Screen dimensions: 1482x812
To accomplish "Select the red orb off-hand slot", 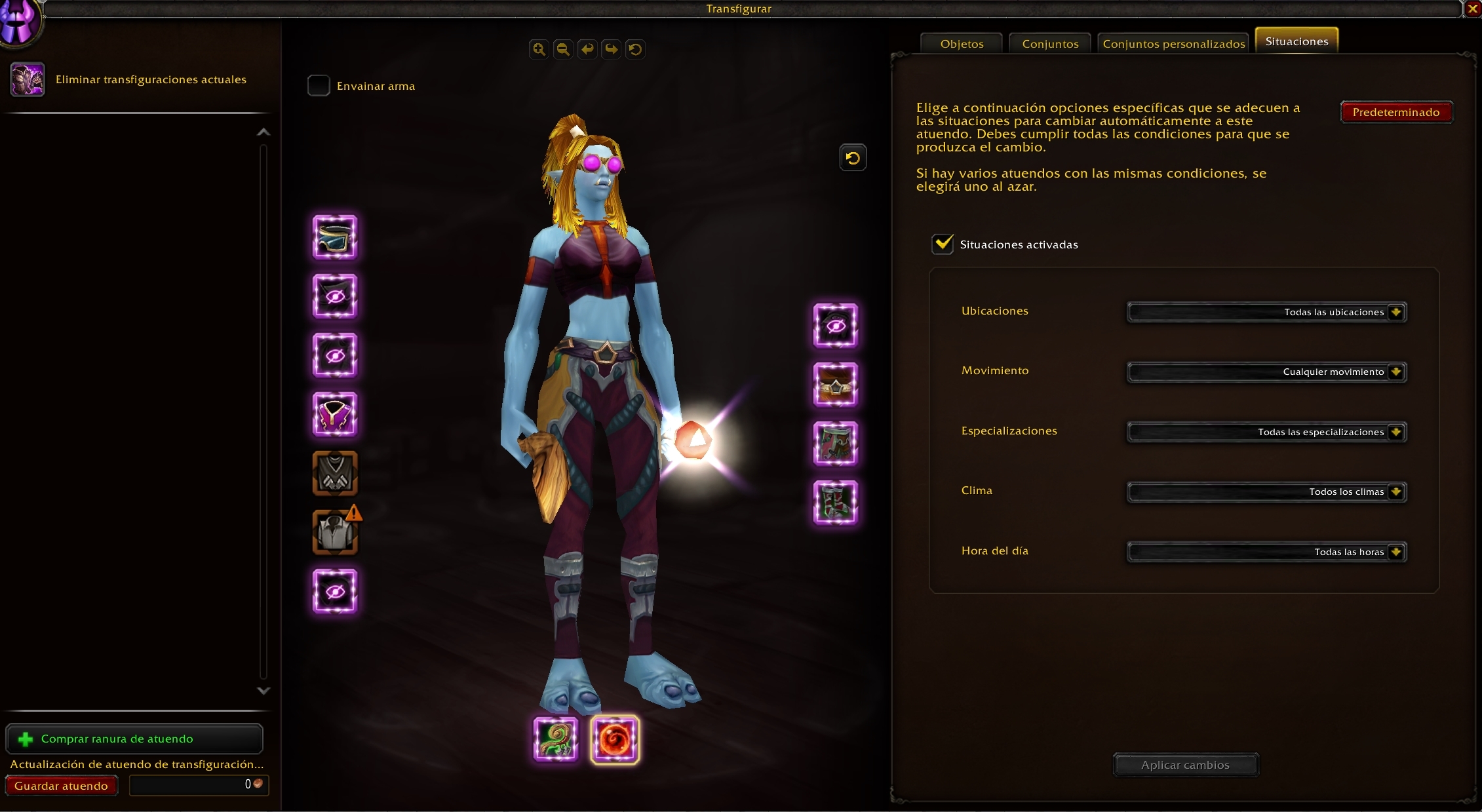I will click(x=615, y=739).
